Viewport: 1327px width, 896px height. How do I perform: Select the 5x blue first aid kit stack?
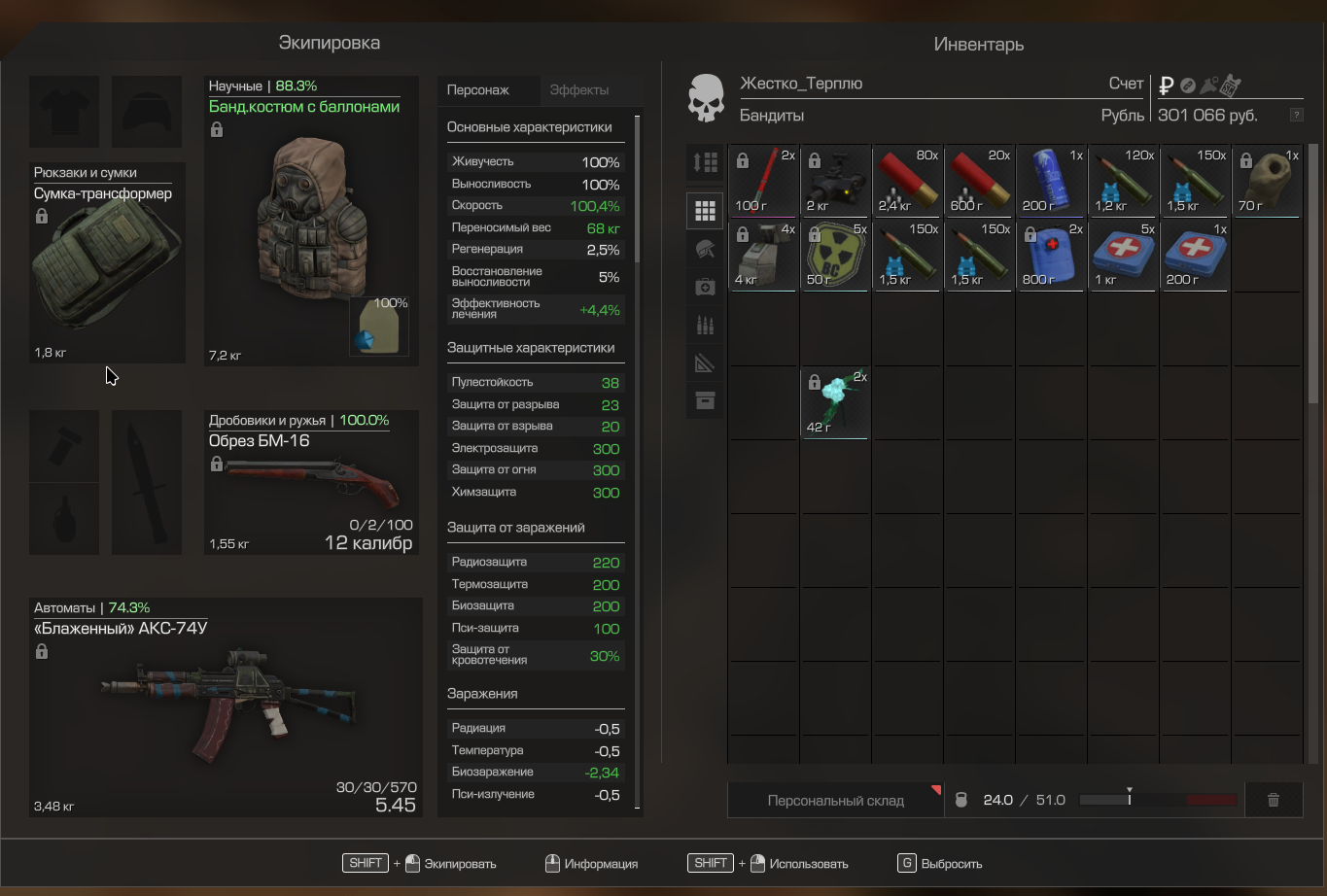1123,255
